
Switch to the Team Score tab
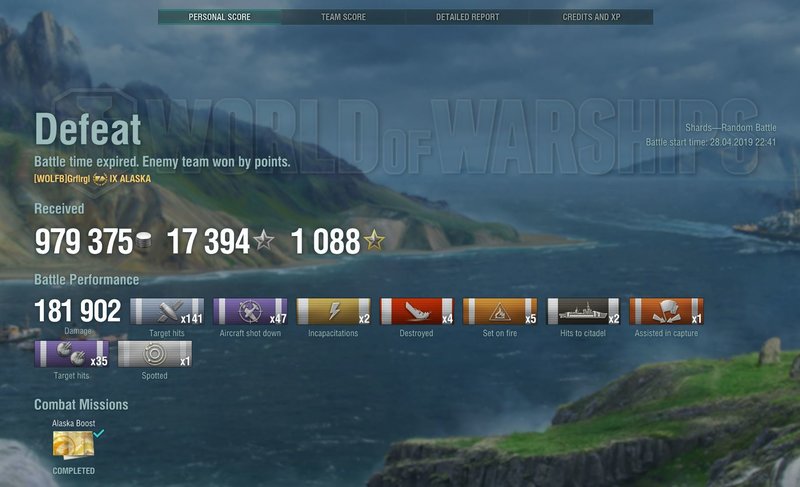pyautogui.click(x=343, y=17)
